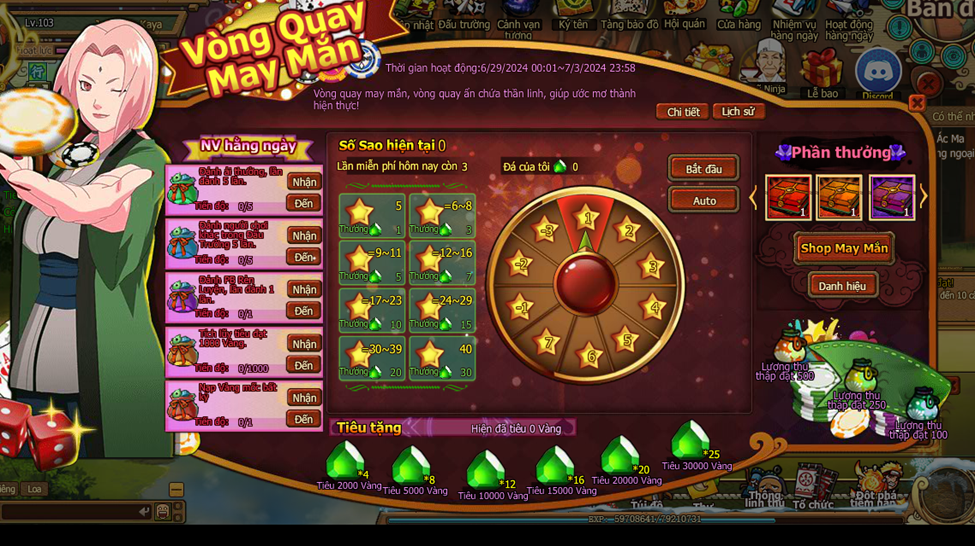
Task: Open the Chi tiết details
Action: point(683,112)
